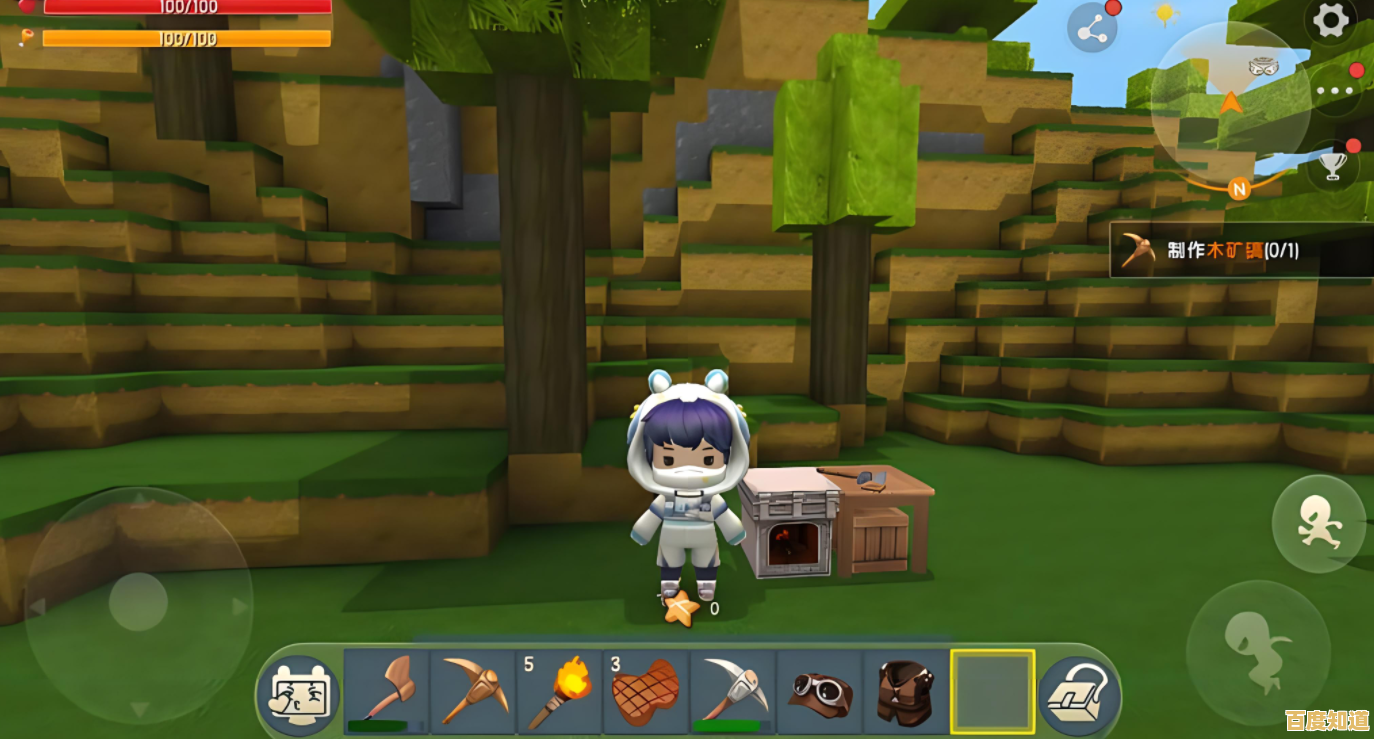The image size is (1374, 739).
Task: Open the emote face button beside hotbar
Action: click(x=299, y=694)
